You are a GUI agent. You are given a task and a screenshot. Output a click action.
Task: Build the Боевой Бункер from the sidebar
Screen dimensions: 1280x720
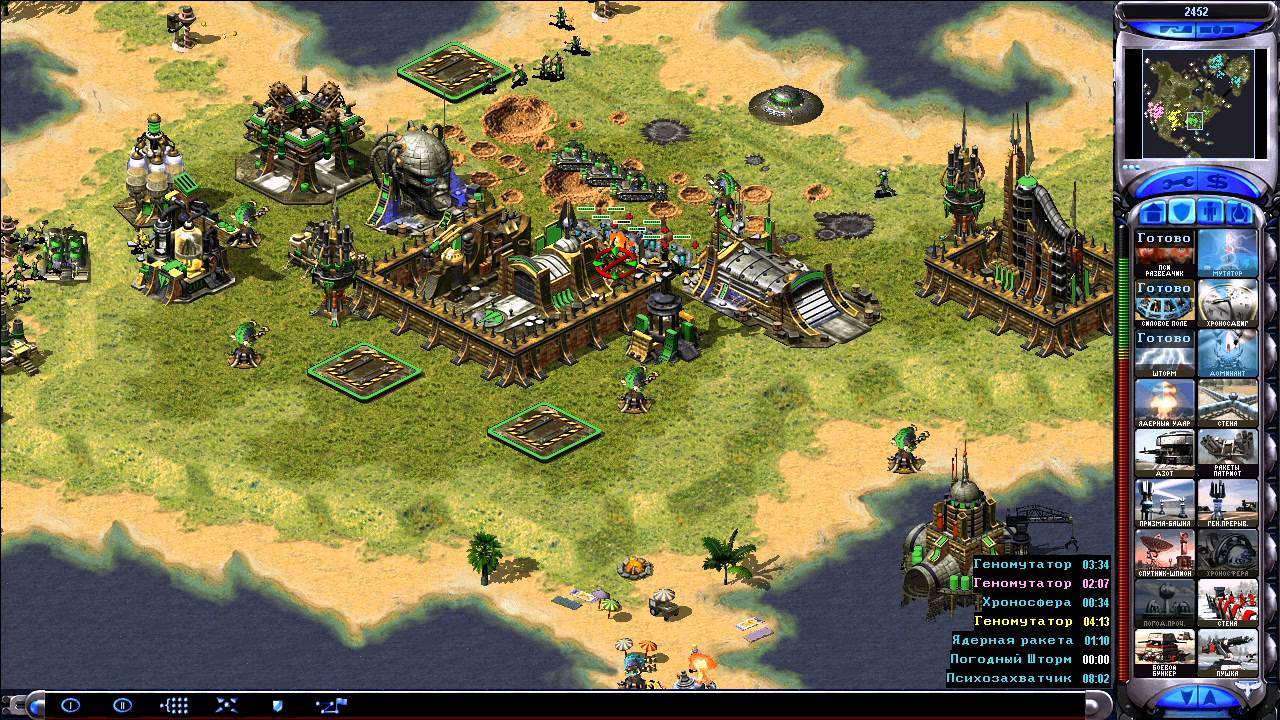[1163, 655]
